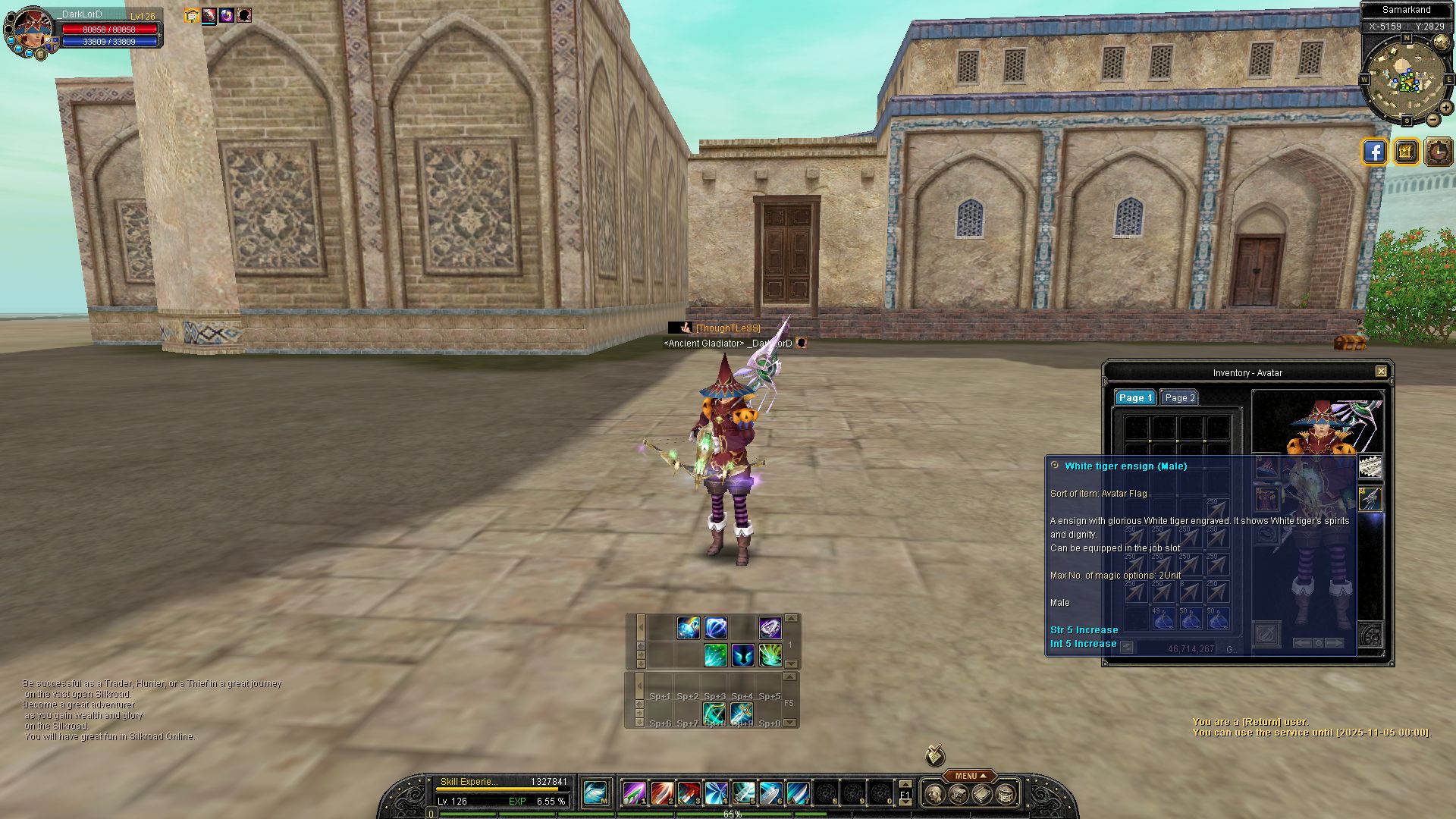Zoom out the minimap with the minus button
Screen dimensions: 1456x819
[1433, 120]
